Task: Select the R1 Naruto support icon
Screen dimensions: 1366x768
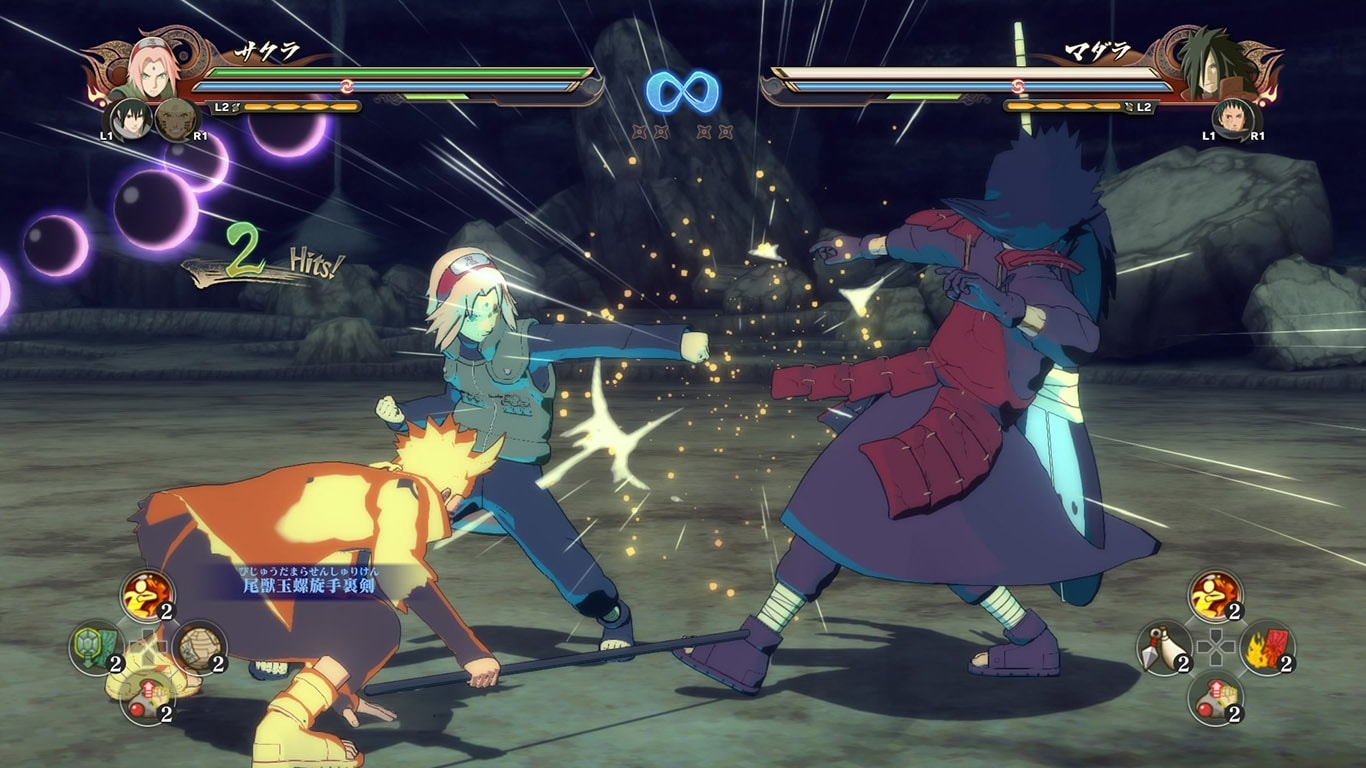Action: coord(175,119)
